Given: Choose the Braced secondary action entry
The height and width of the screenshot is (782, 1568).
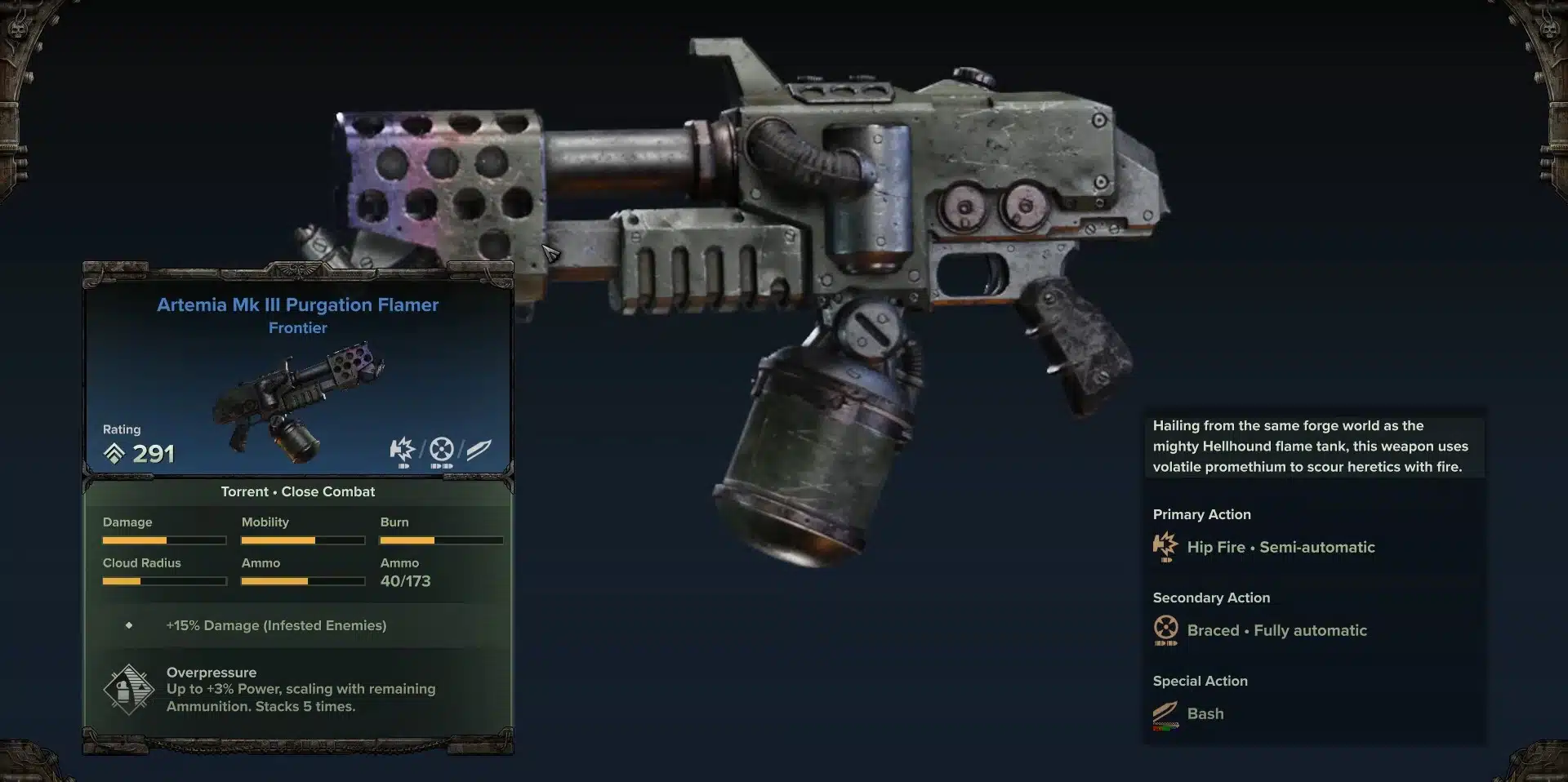Looking at the screenshot, I should pyautogui.click(x=1276, y=630).
